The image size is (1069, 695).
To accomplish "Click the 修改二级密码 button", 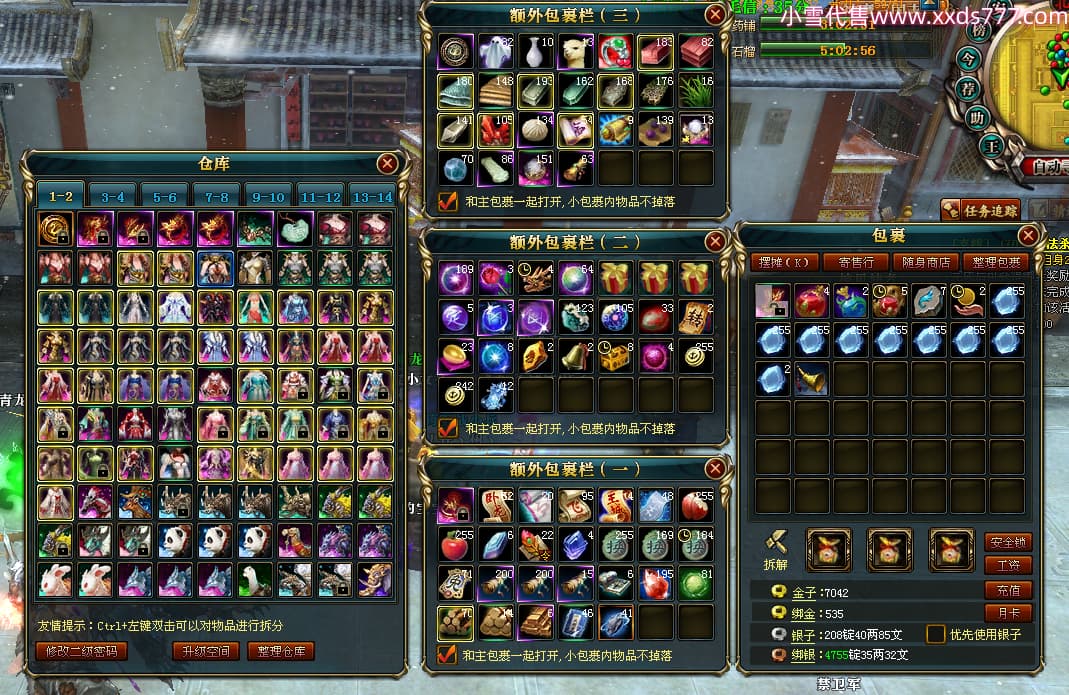I will click(x=82, y=651).
